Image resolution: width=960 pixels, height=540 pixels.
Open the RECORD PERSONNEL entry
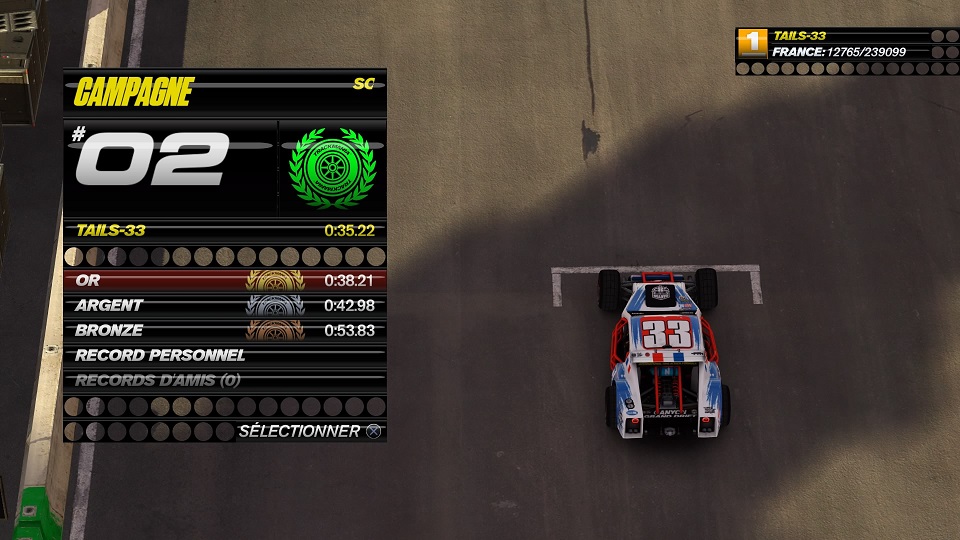(x=224, y=355)
